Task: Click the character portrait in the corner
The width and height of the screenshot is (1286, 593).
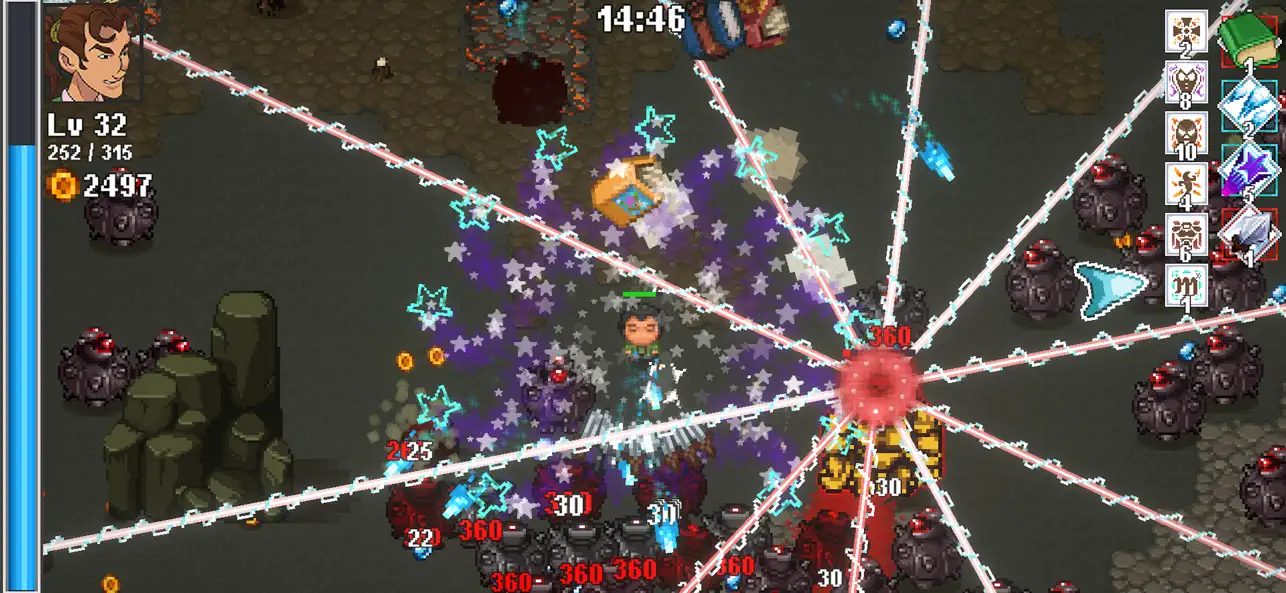Action: [92, 51]
